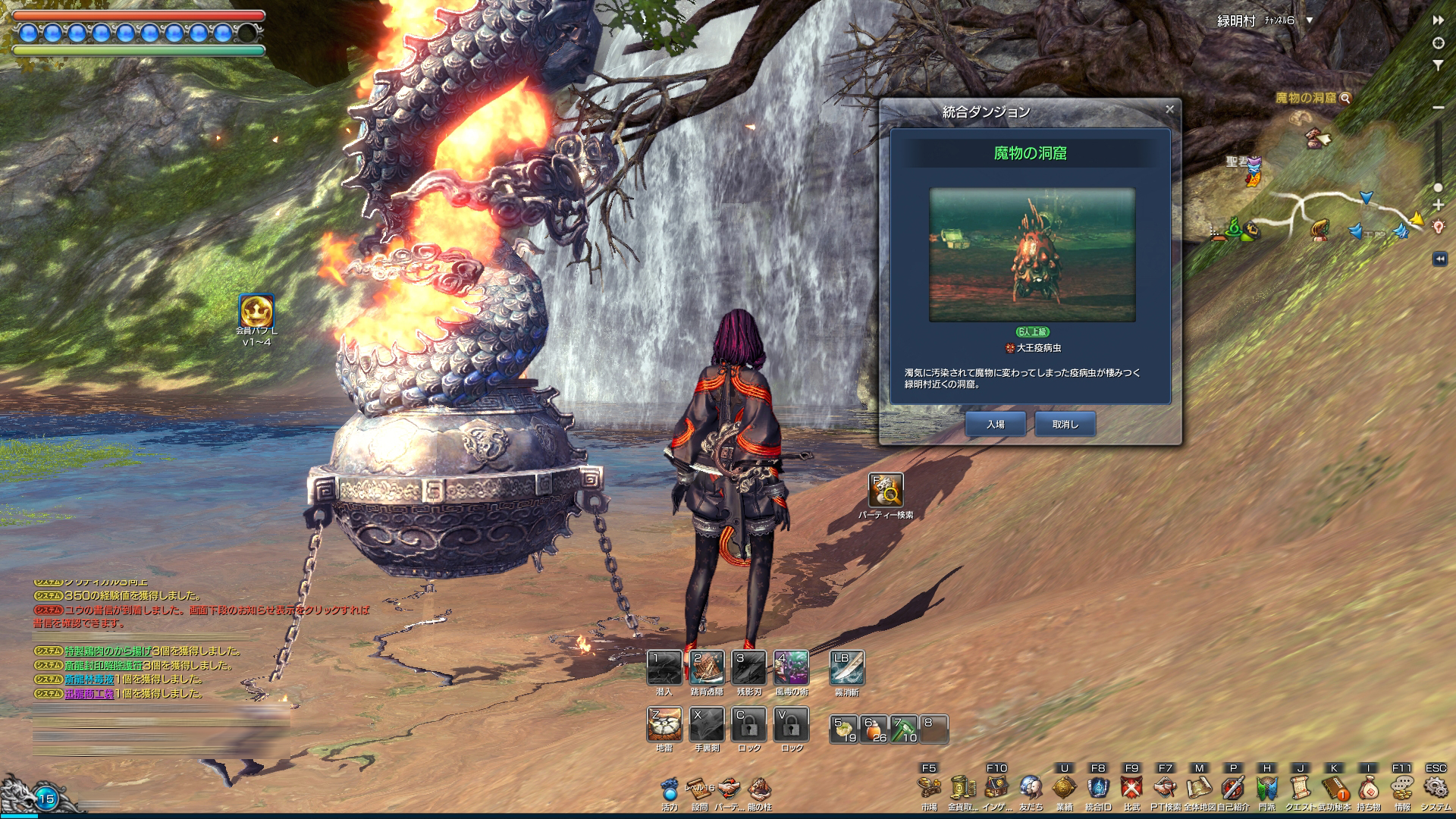Use the orange potion in slot 6
The width and height of the screenshot is (1456, 819).
[x=874, y=729]
